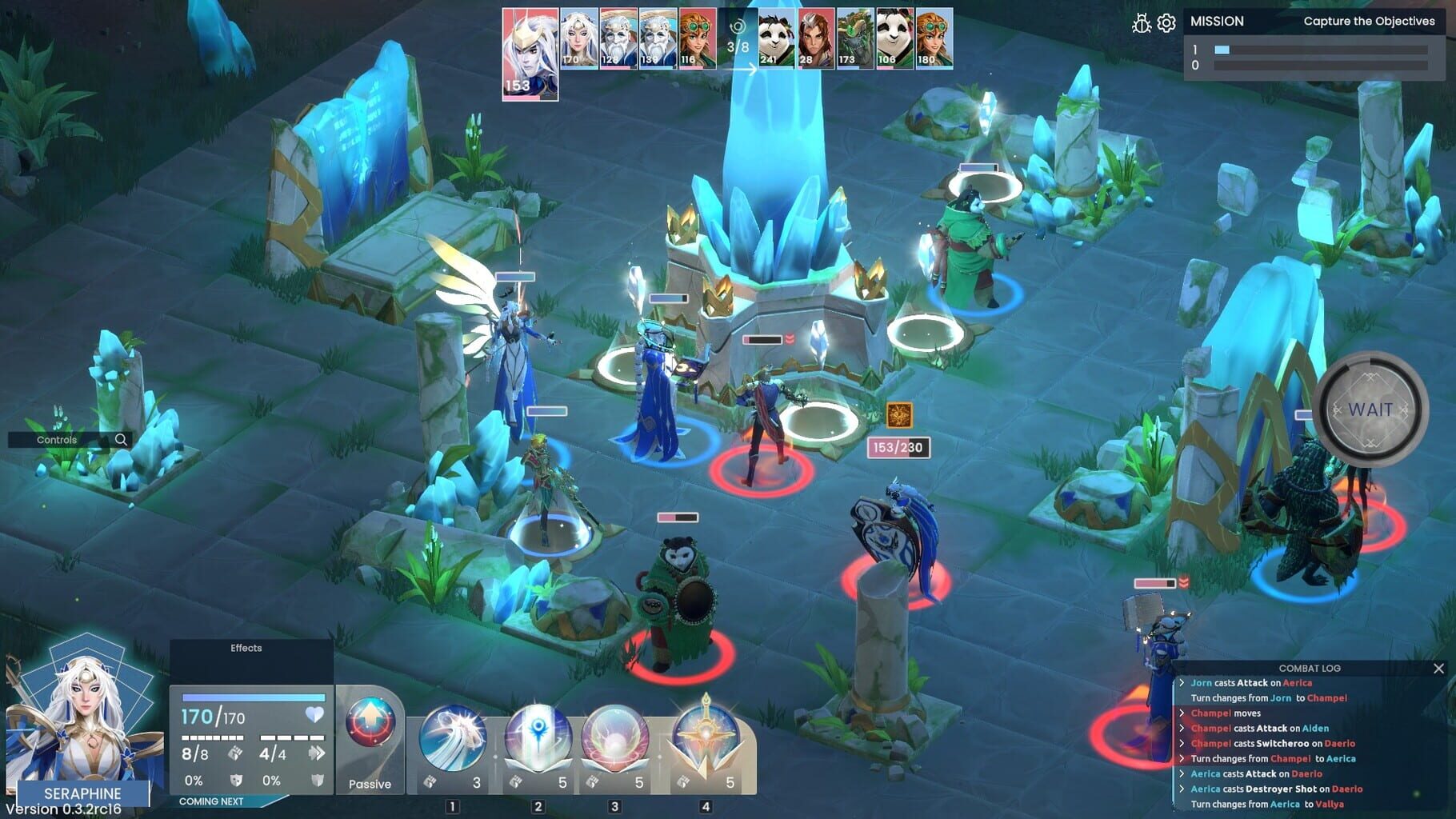Click the movement arrows icon next to 4/4
Screen dimensions: 1456x819
pos(316,752)
